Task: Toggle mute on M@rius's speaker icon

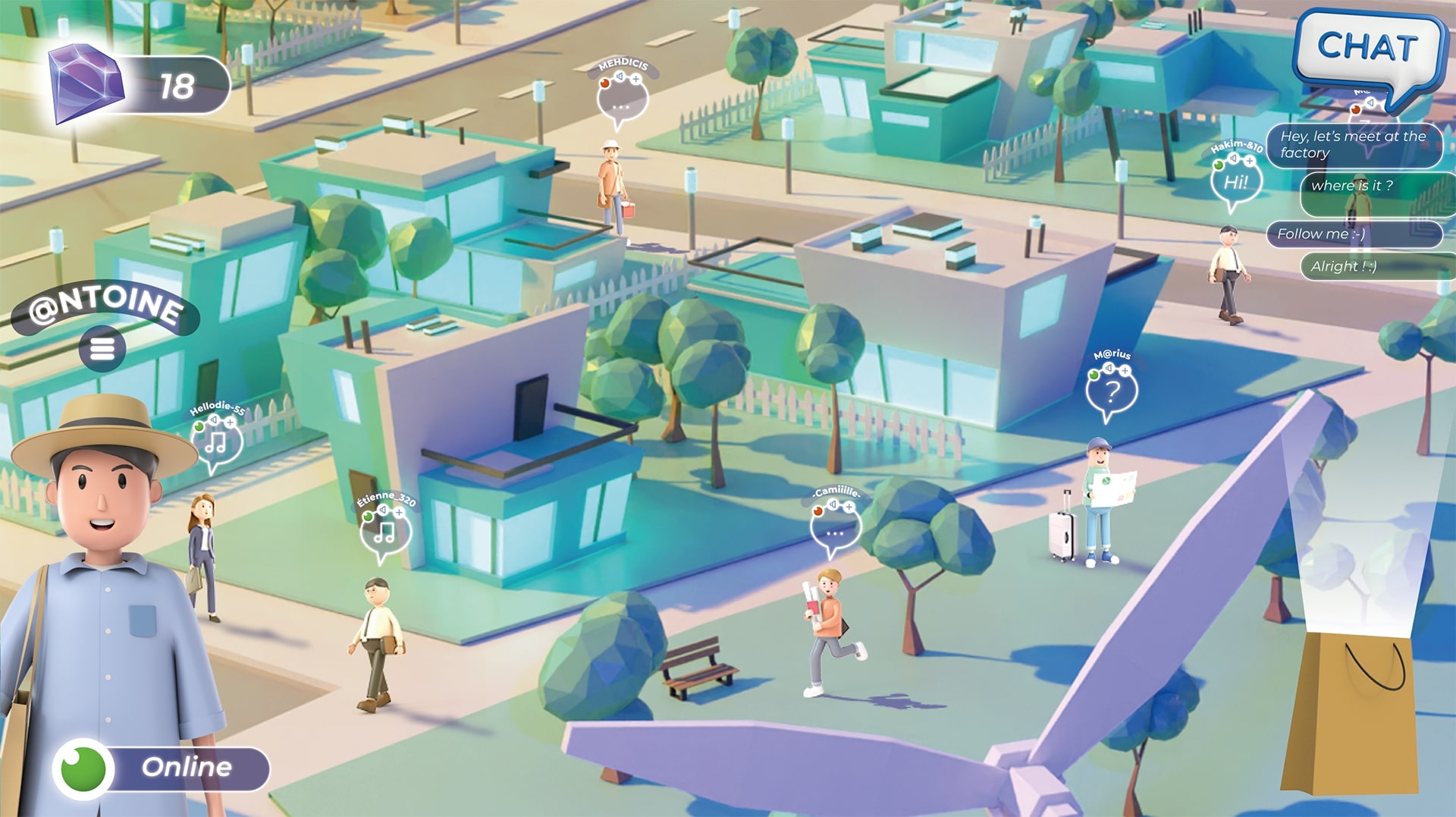Action: [1109, 368]
